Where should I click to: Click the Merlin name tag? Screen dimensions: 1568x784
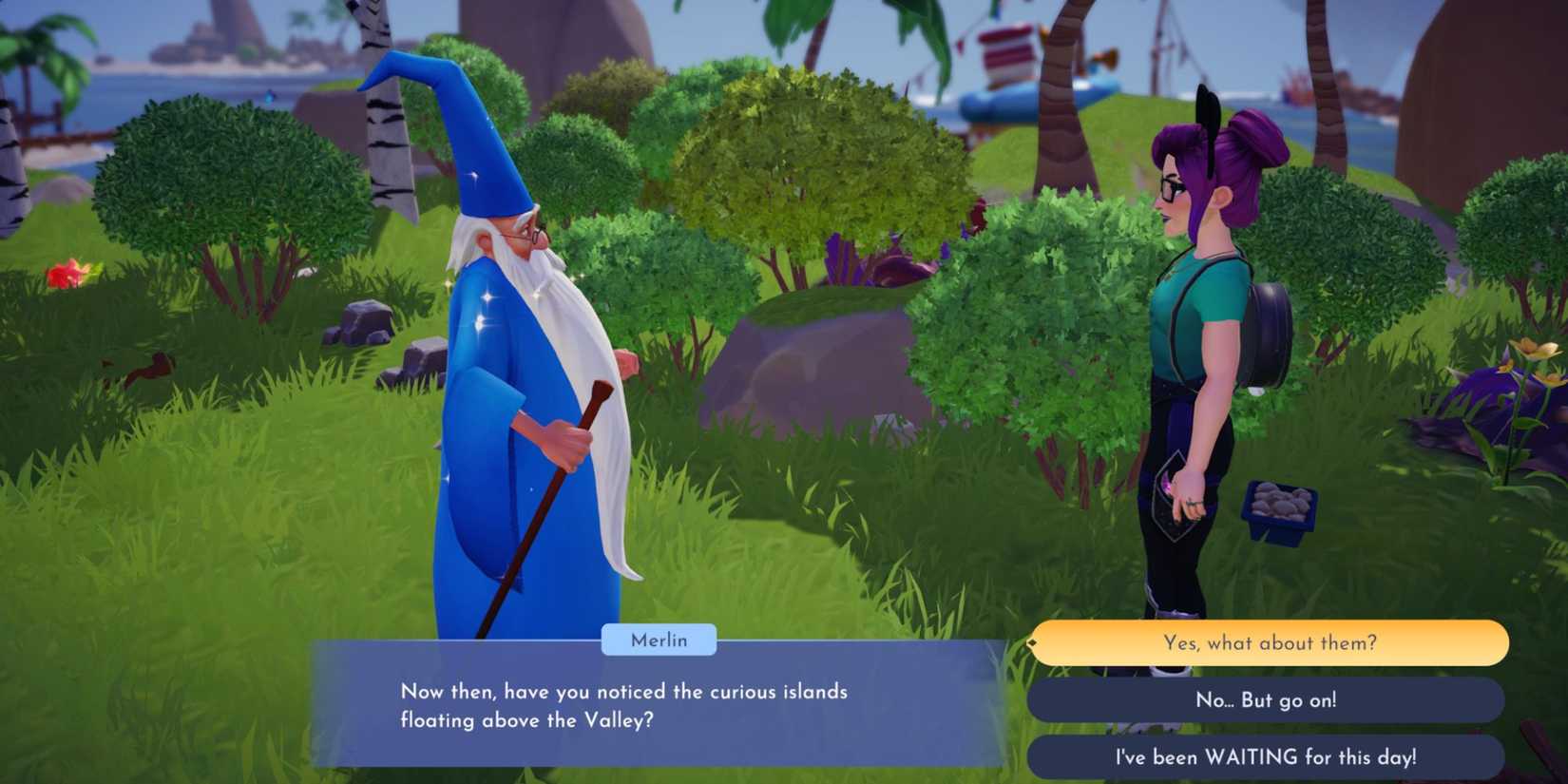coord(660,641)
